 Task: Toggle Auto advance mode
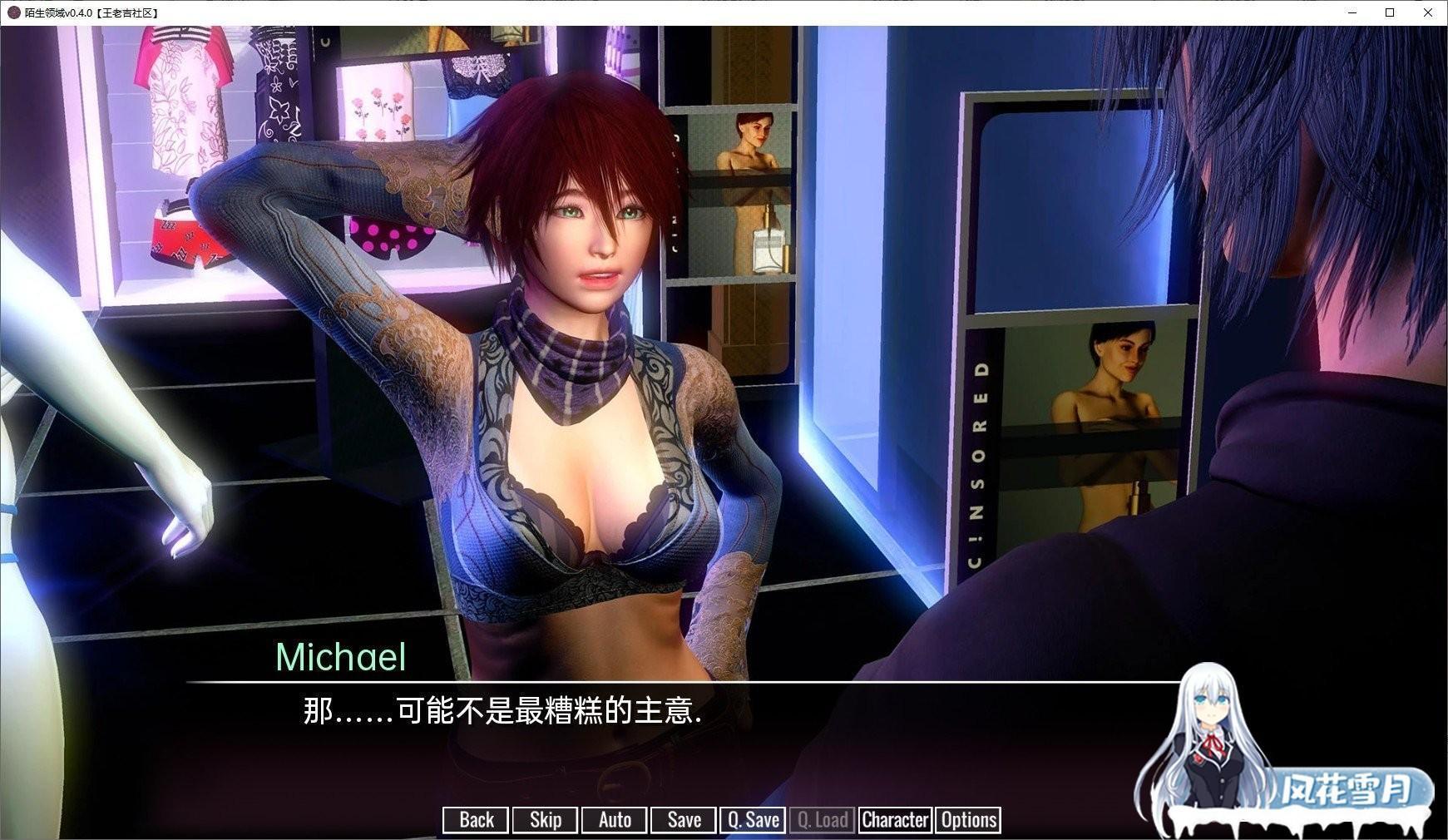pos(615,820)
